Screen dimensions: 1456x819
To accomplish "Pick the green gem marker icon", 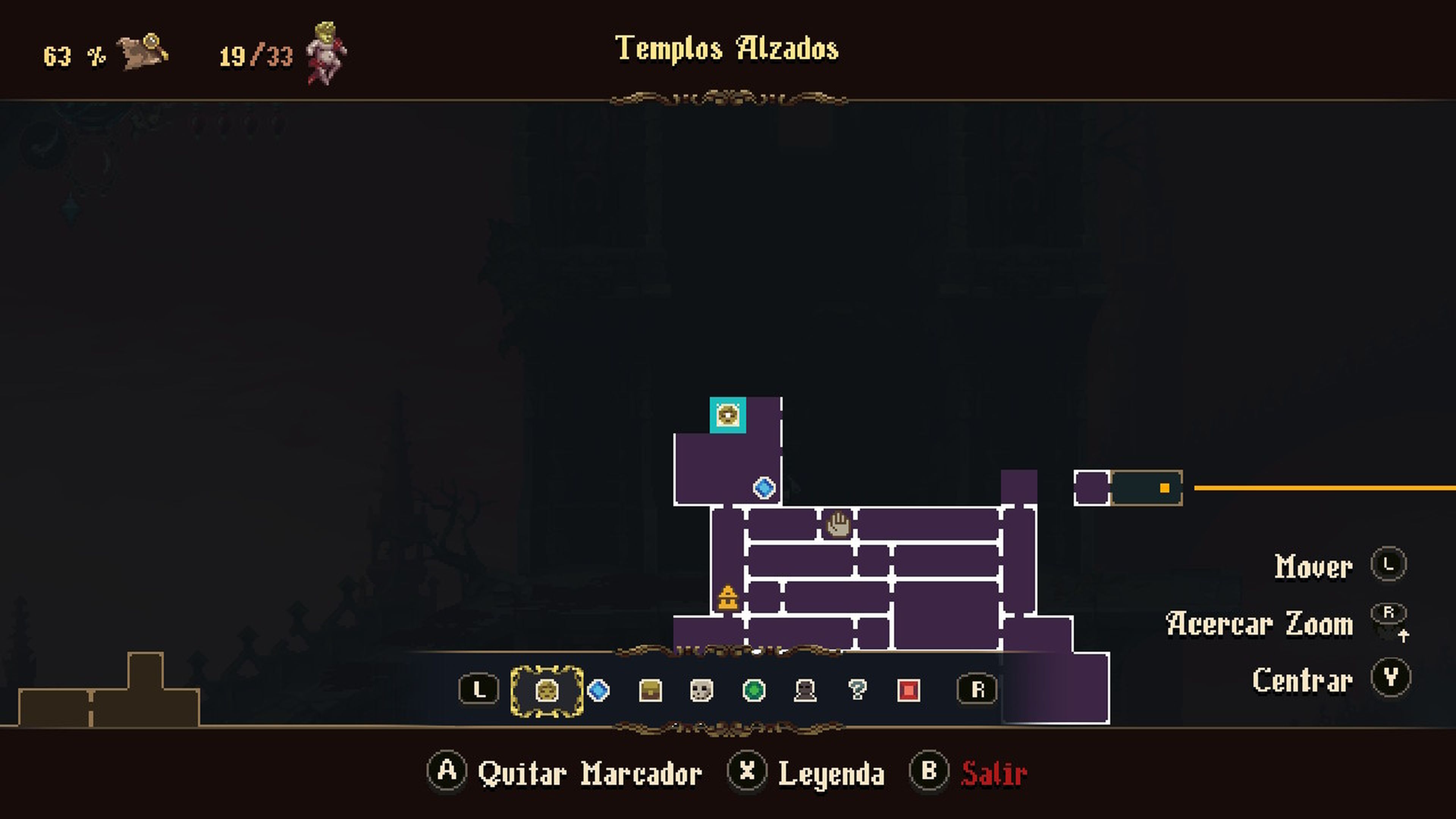I will tap(755, 691).
